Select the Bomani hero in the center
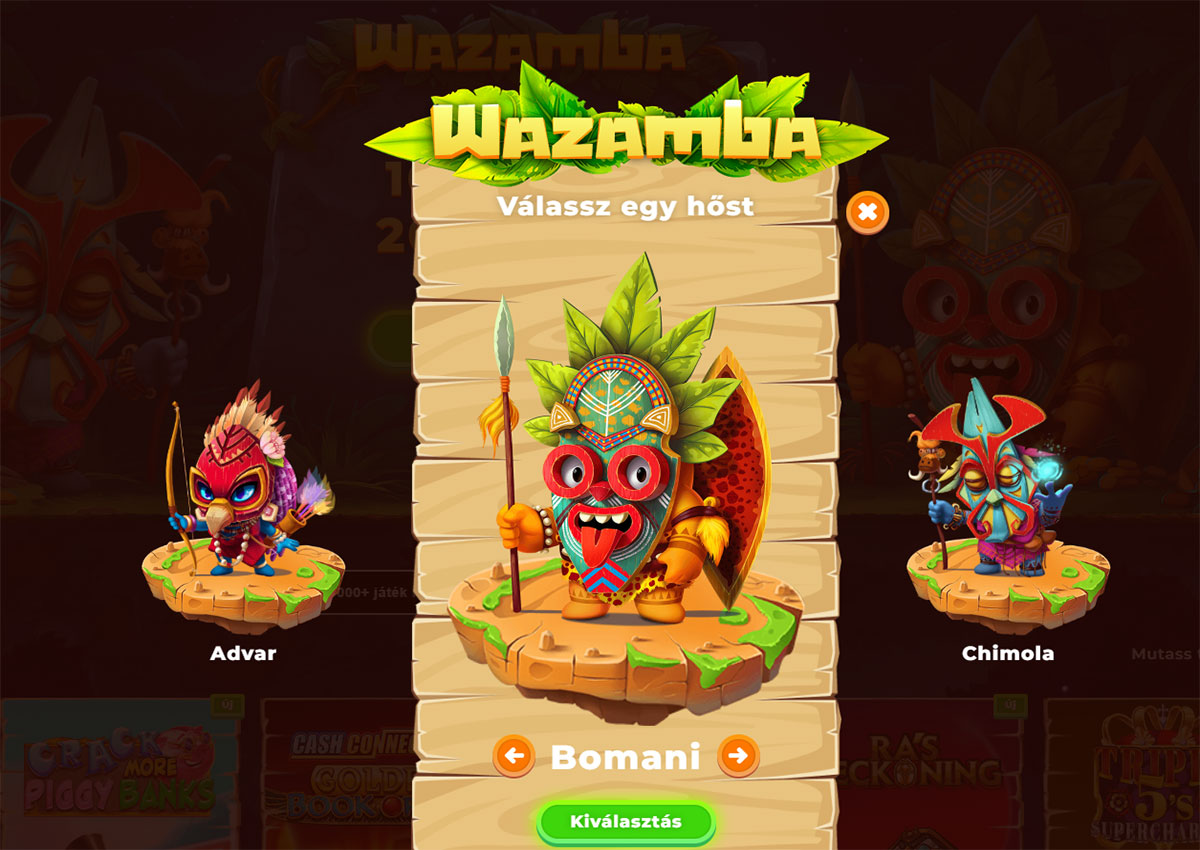The width and height of the screenshot is (1200, 850). 625,480
